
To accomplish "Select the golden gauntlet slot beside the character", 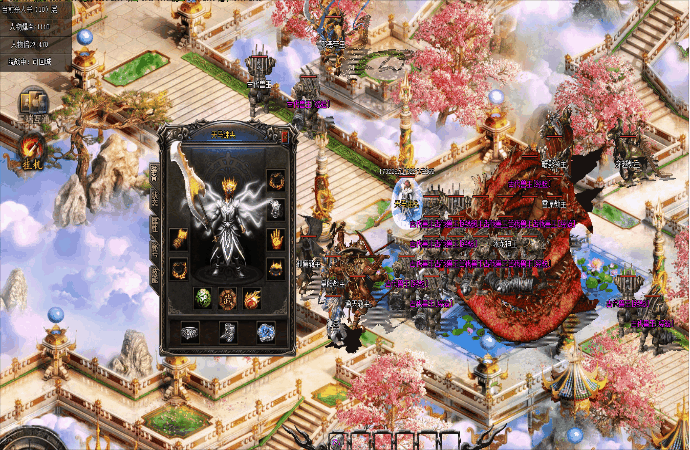I will pyautogui.click(x=180, y=239).
